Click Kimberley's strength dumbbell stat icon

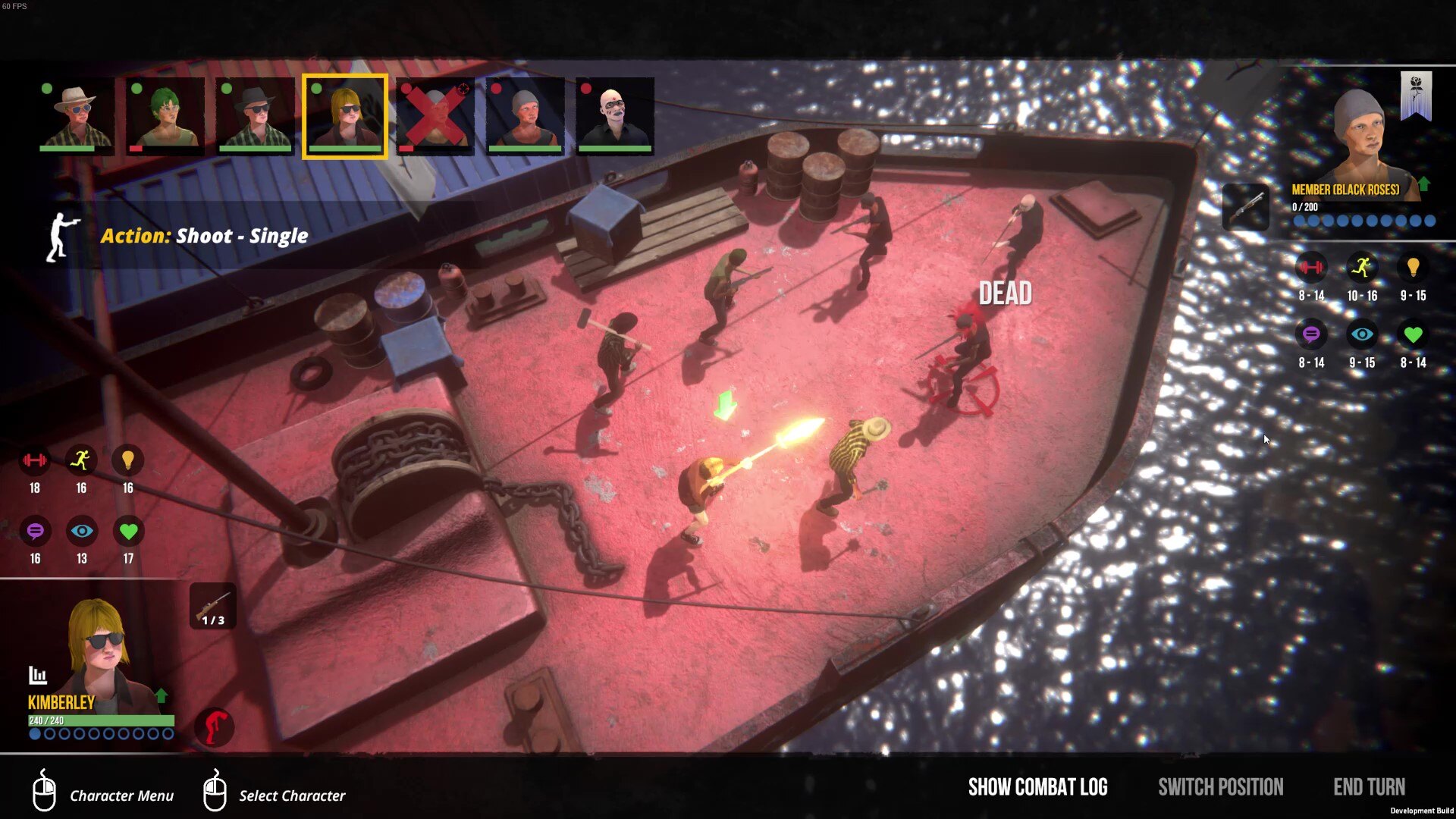tap(35, 460)
